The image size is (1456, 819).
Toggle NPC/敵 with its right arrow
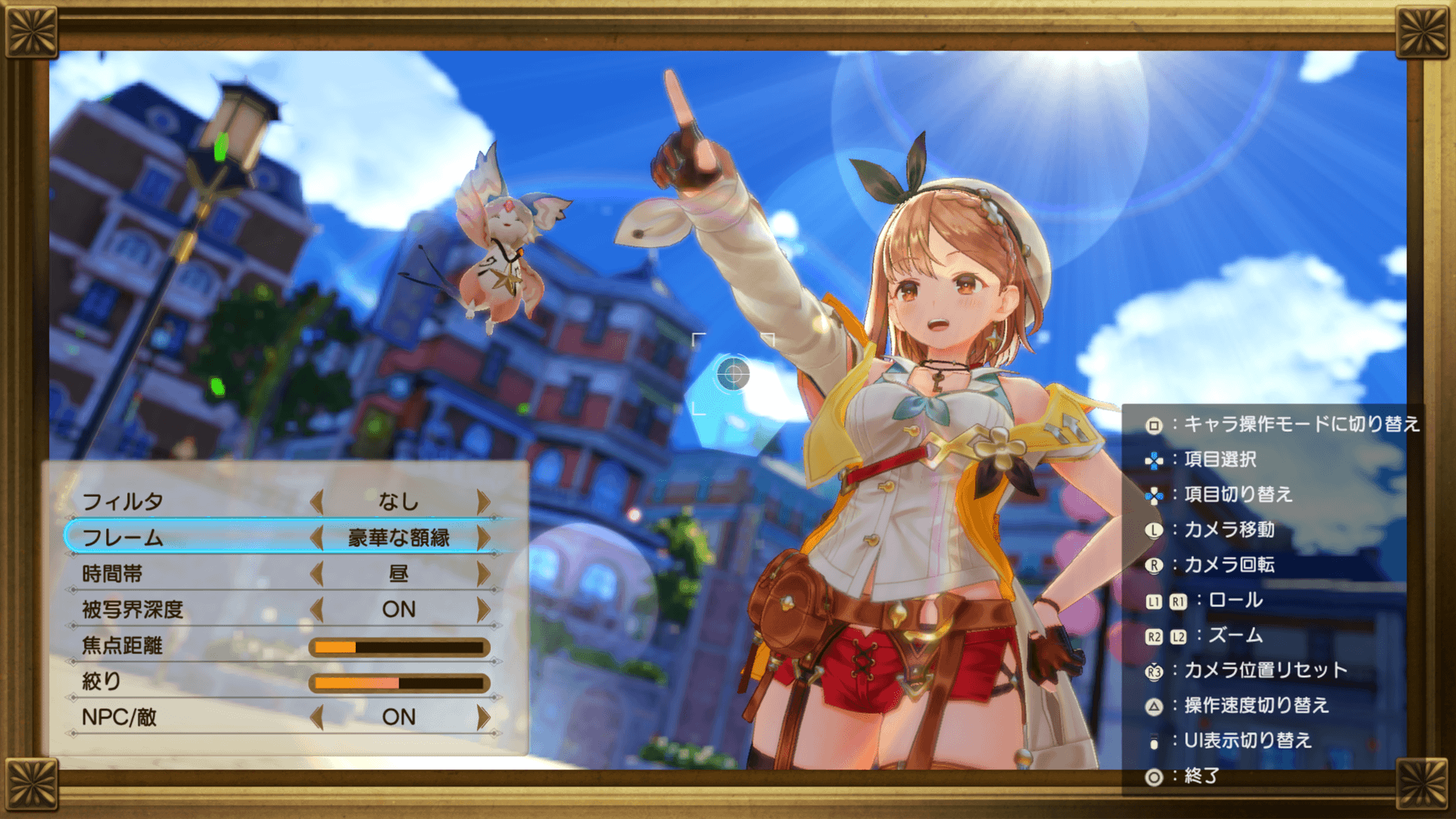pyautogui.click(x=483, y=717)
